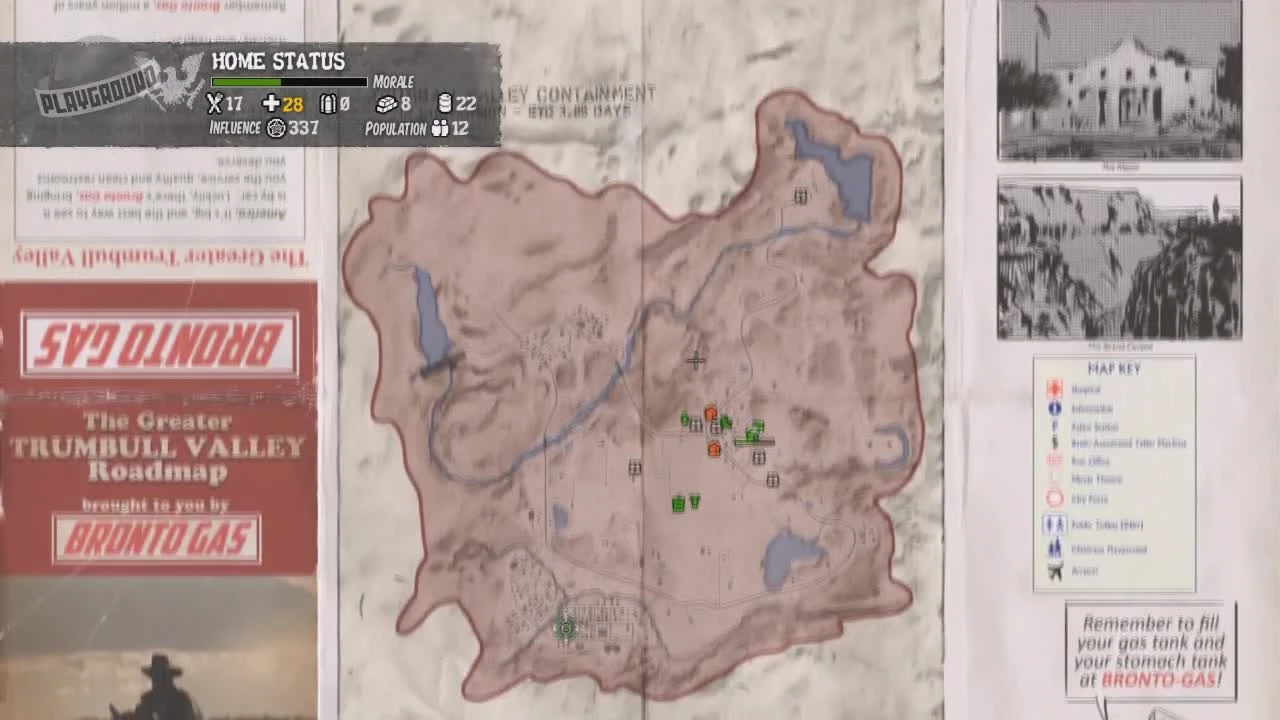Click the crosshair cursor on the map
Viewport: 1280px width, 720px height.
[x=696, y=360]
